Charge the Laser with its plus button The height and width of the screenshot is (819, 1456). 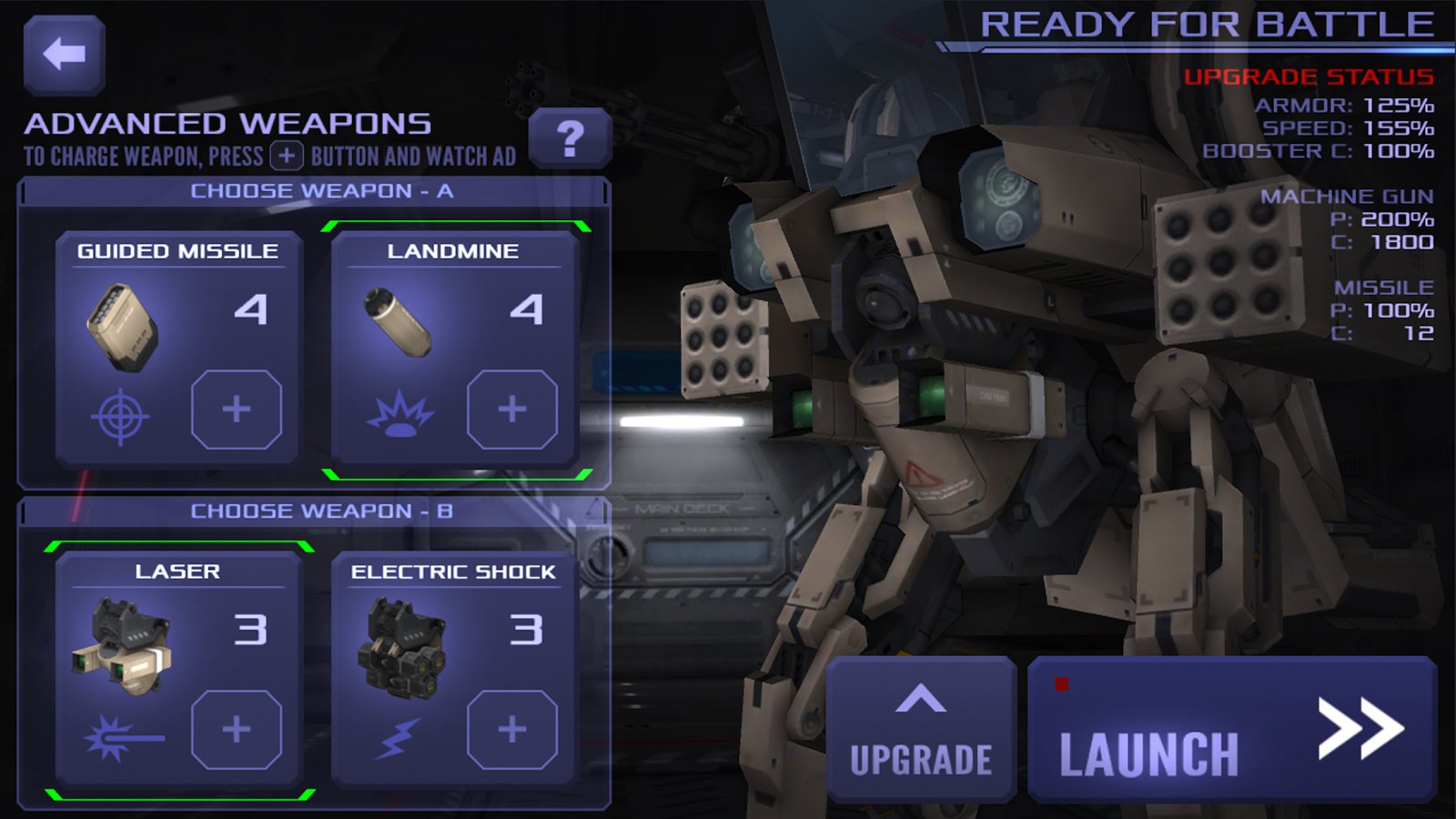tap(237, 729)
